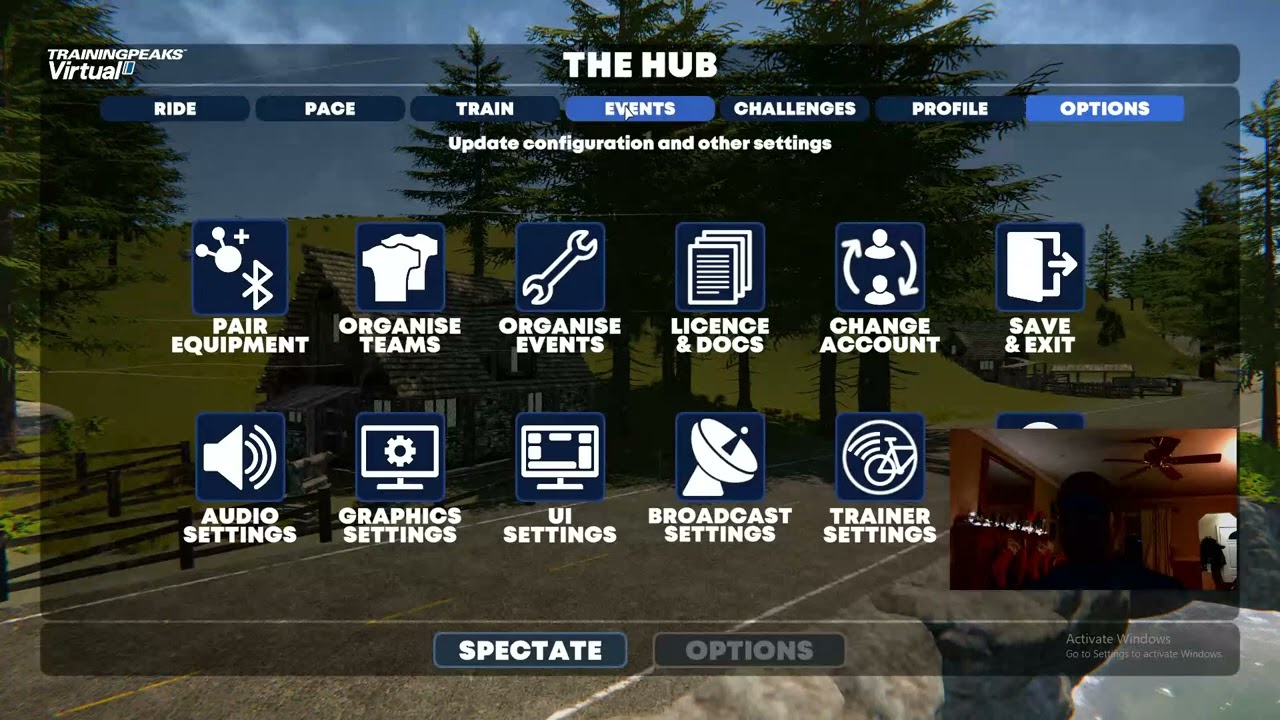Show the Challenges tab
This screenshot has width=1280, height=720.
pos(795,109)
